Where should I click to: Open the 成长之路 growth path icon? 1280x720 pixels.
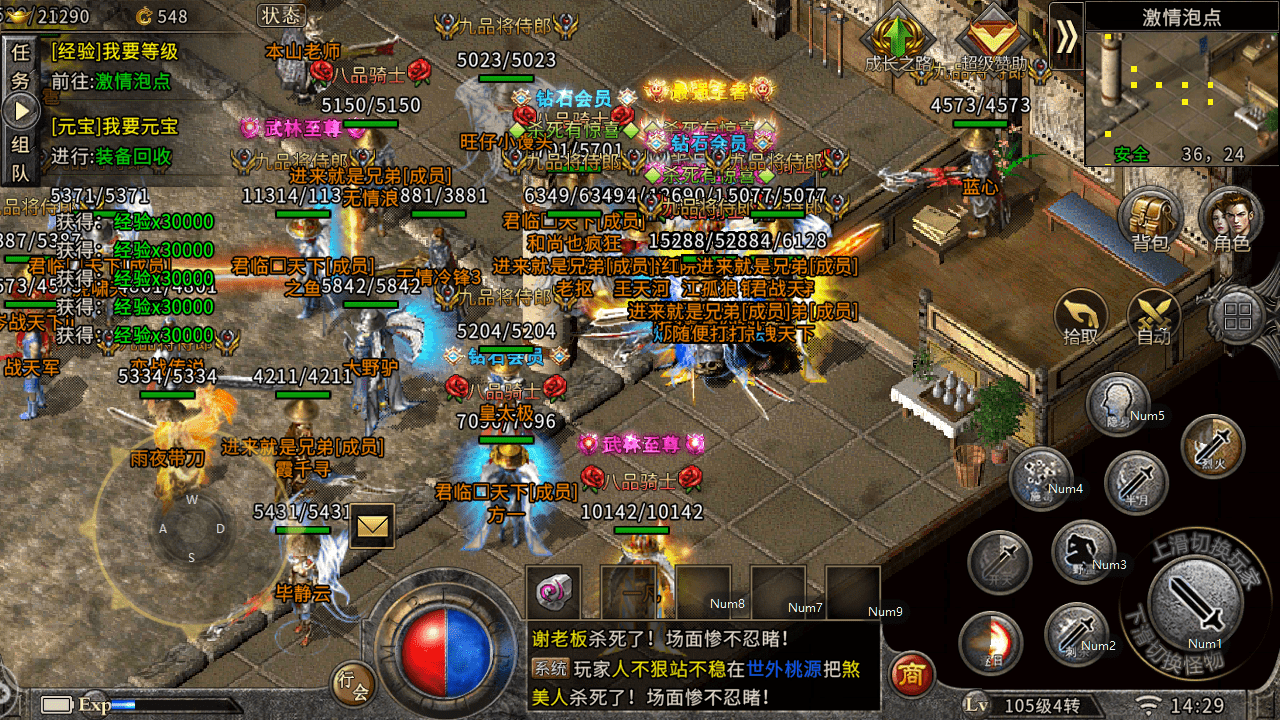[899, 40]
